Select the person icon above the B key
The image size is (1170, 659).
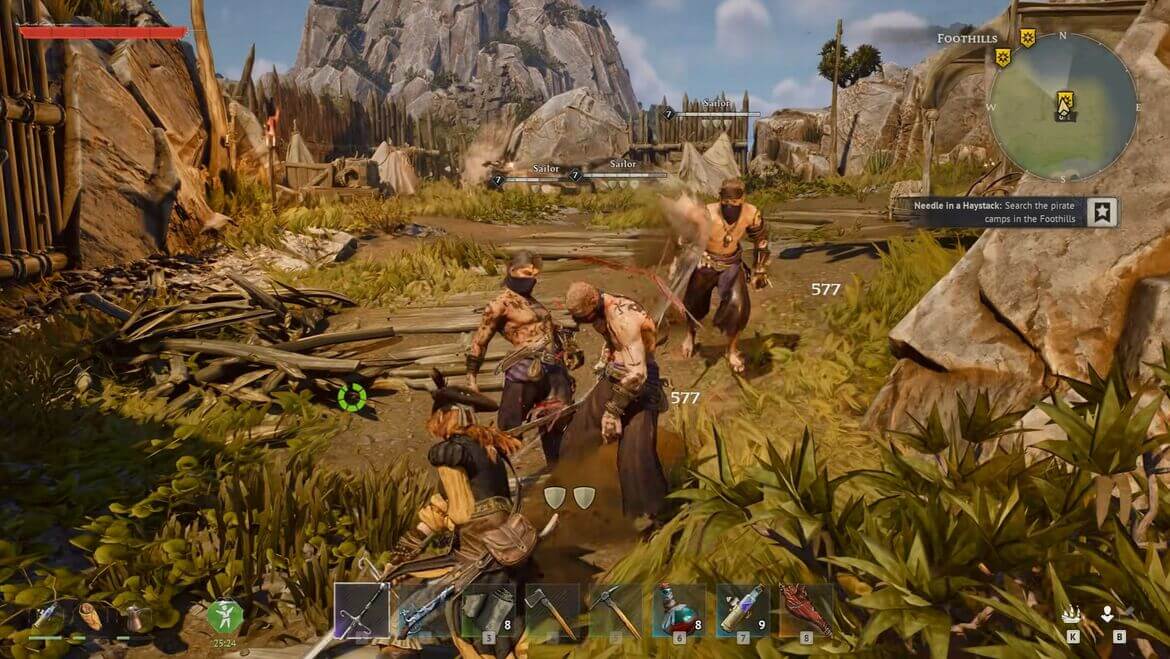click(x=1107, y=615)
